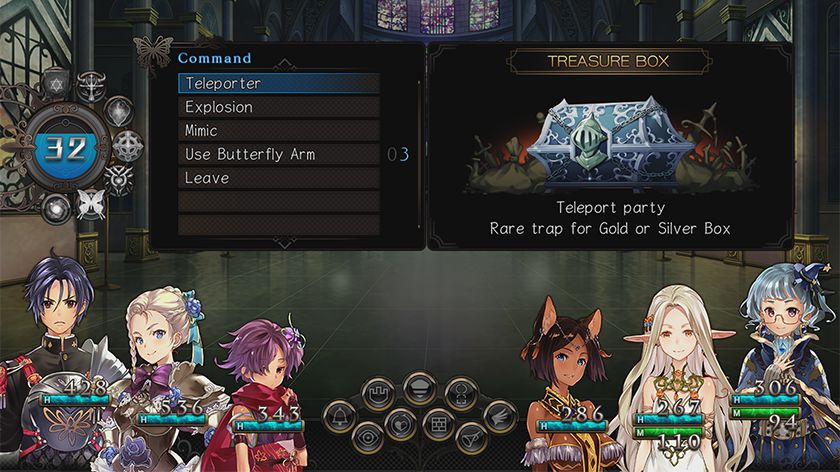Click the white butterfly icon on the dial
The image size is (840, 472).
click(x=93, y=203)
